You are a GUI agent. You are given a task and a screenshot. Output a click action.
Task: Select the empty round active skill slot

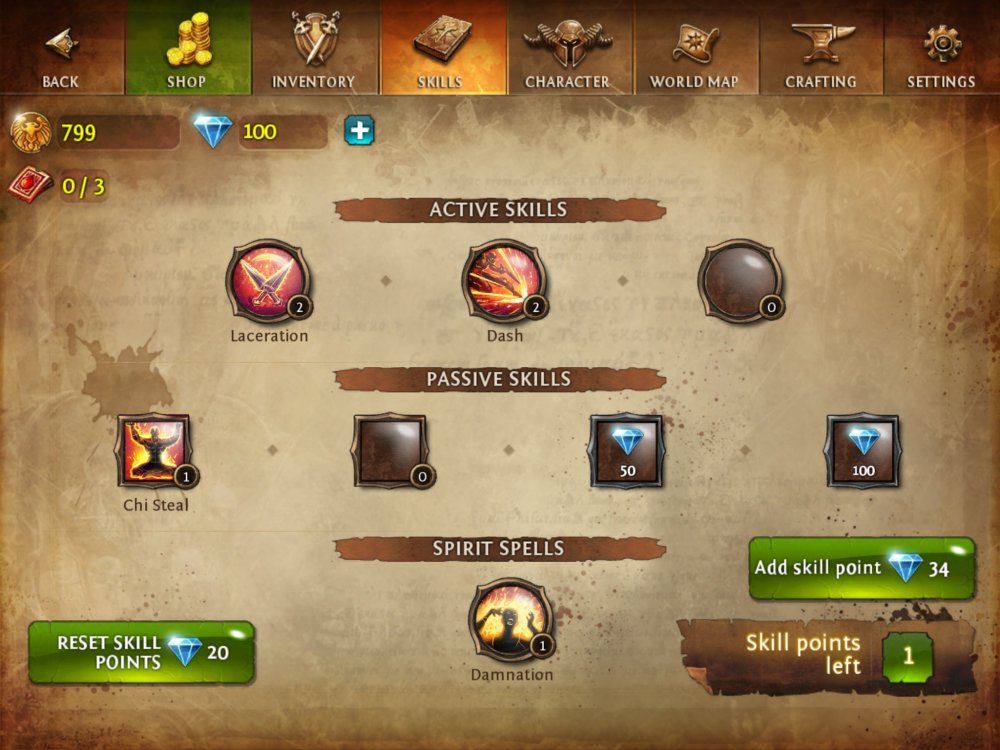click(740, 281)
